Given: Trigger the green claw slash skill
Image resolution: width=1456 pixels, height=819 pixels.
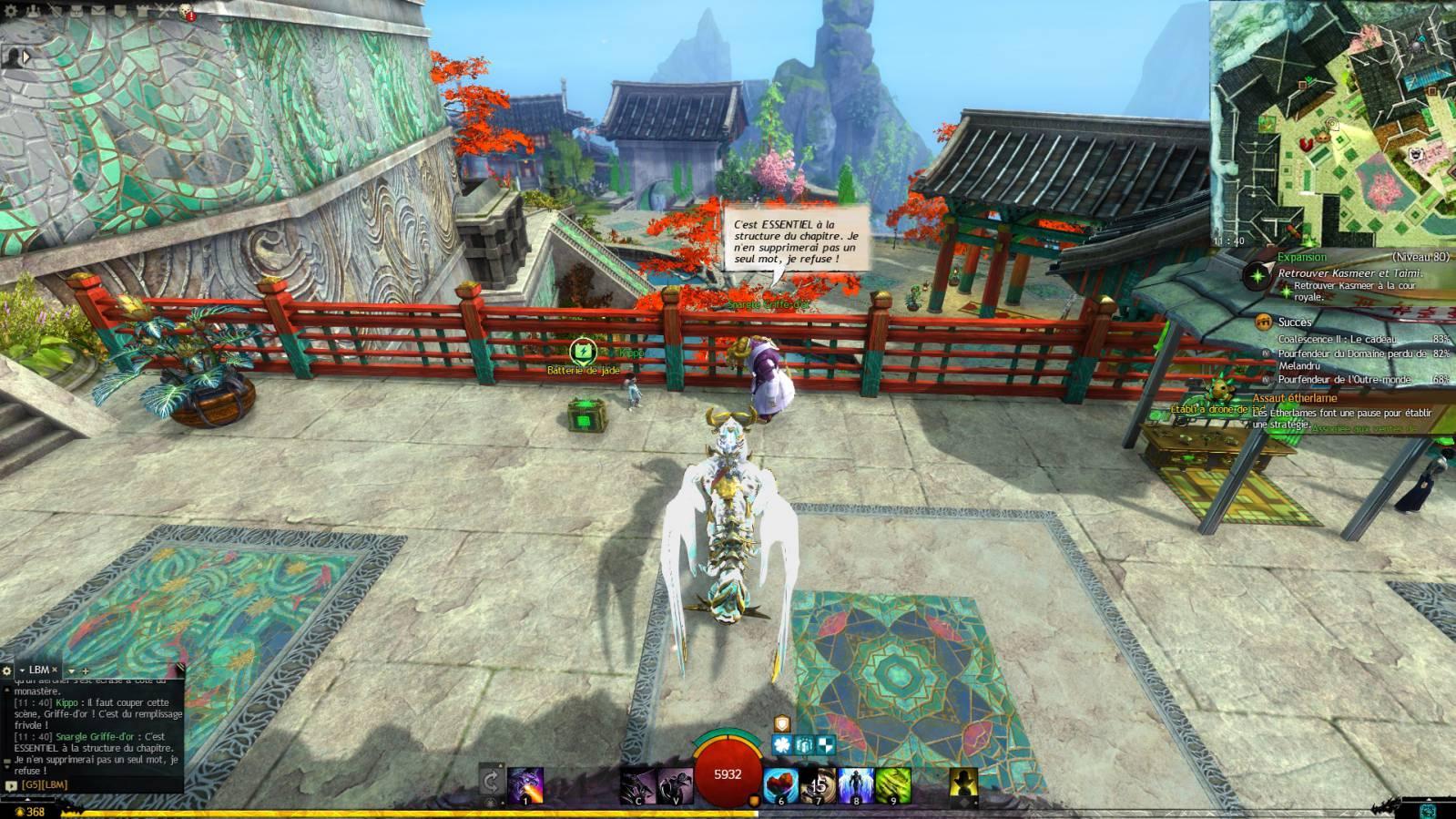Looking at the screenshot, I should coord(892,785).
